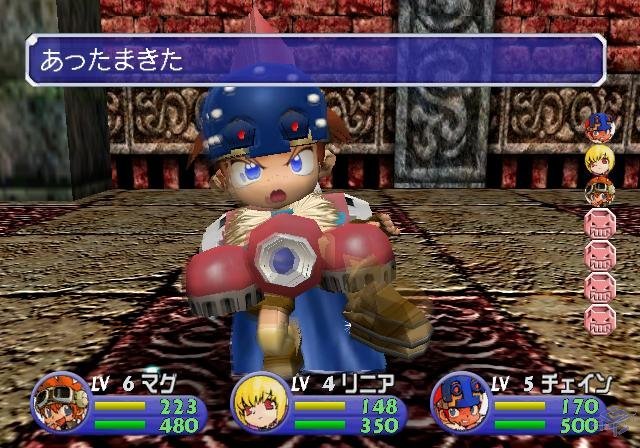Image resolution: width=640 pixels, height=448 pixels.
Task: Click Chain's blue-helmet icon in the turn order
Action: (x=598, y=127)
